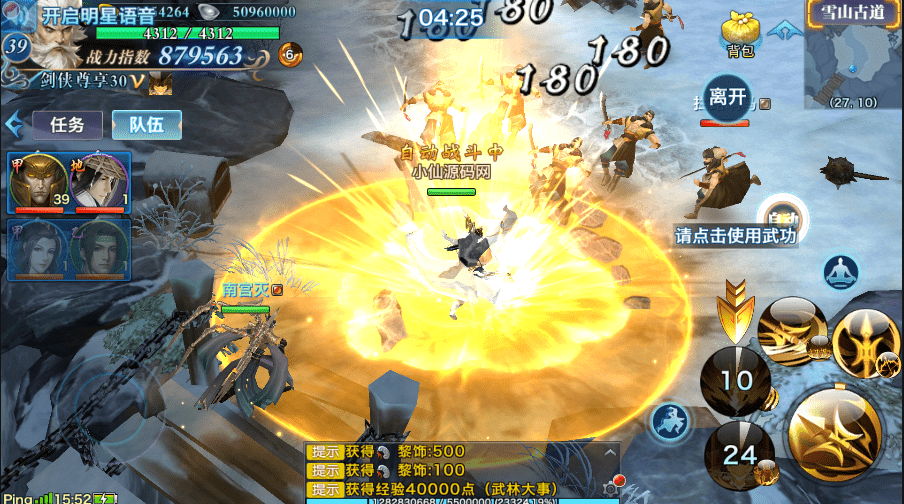Expand the chat log arrow
This screenshot has width=904, height=504.
[611, 453]
